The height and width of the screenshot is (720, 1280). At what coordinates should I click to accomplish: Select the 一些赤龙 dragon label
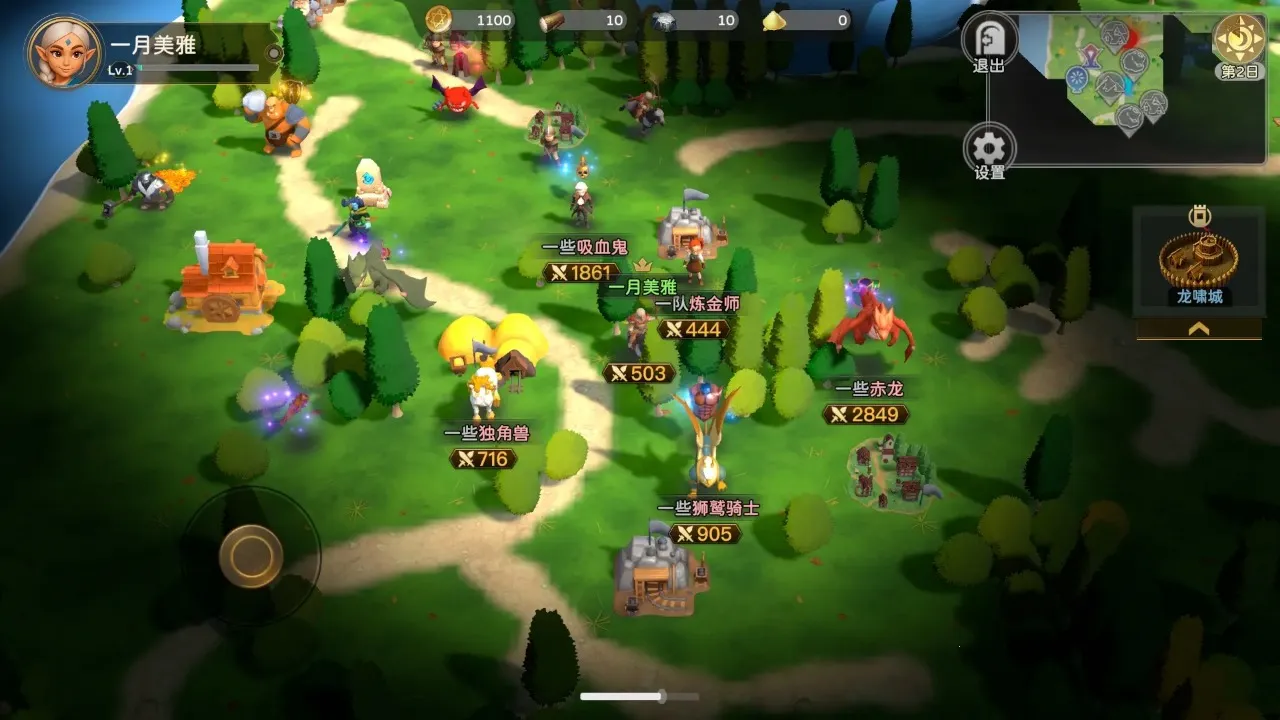(x=869, y=390)
